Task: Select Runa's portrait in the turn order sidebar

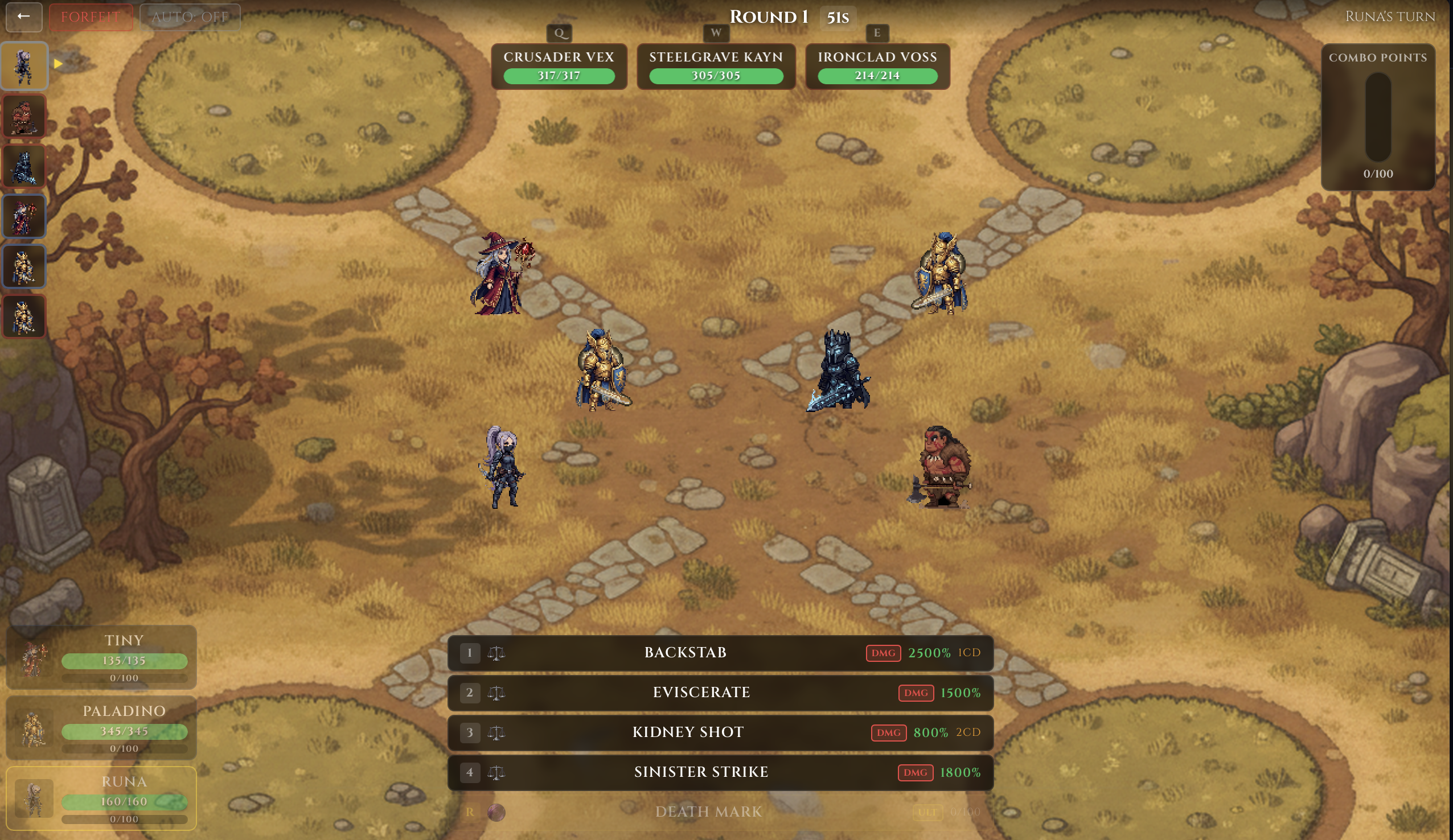Action: coord(24,65)
